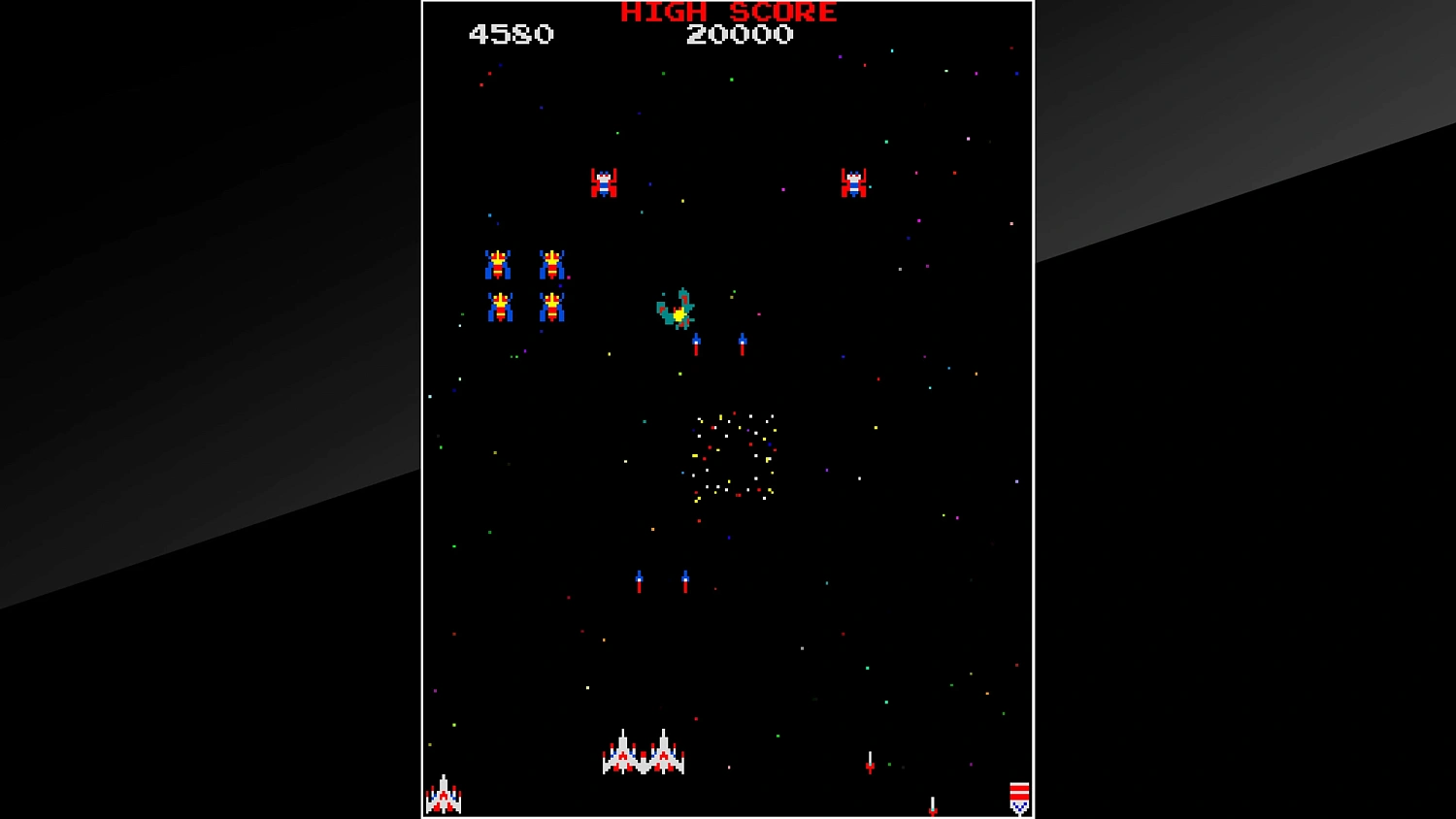Click the reserve life ship in the bottom-left corner
The image size is (1456, 819).
click(x=446, y=796)
